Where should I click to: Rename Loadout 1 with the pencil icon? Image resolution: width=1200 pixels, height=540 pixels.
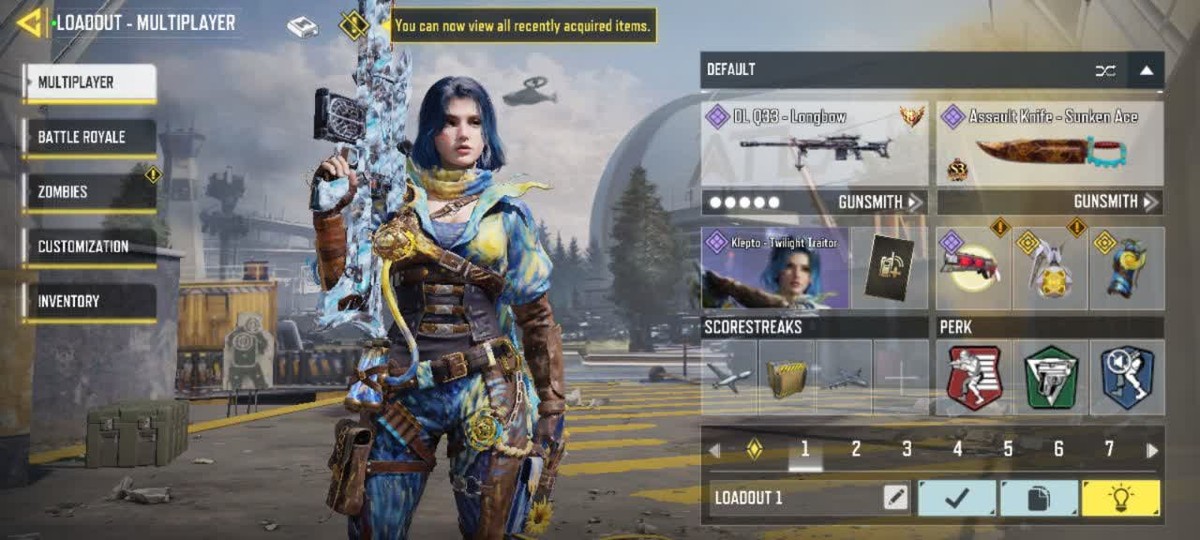pyautogui.click(x=895, y=498)
